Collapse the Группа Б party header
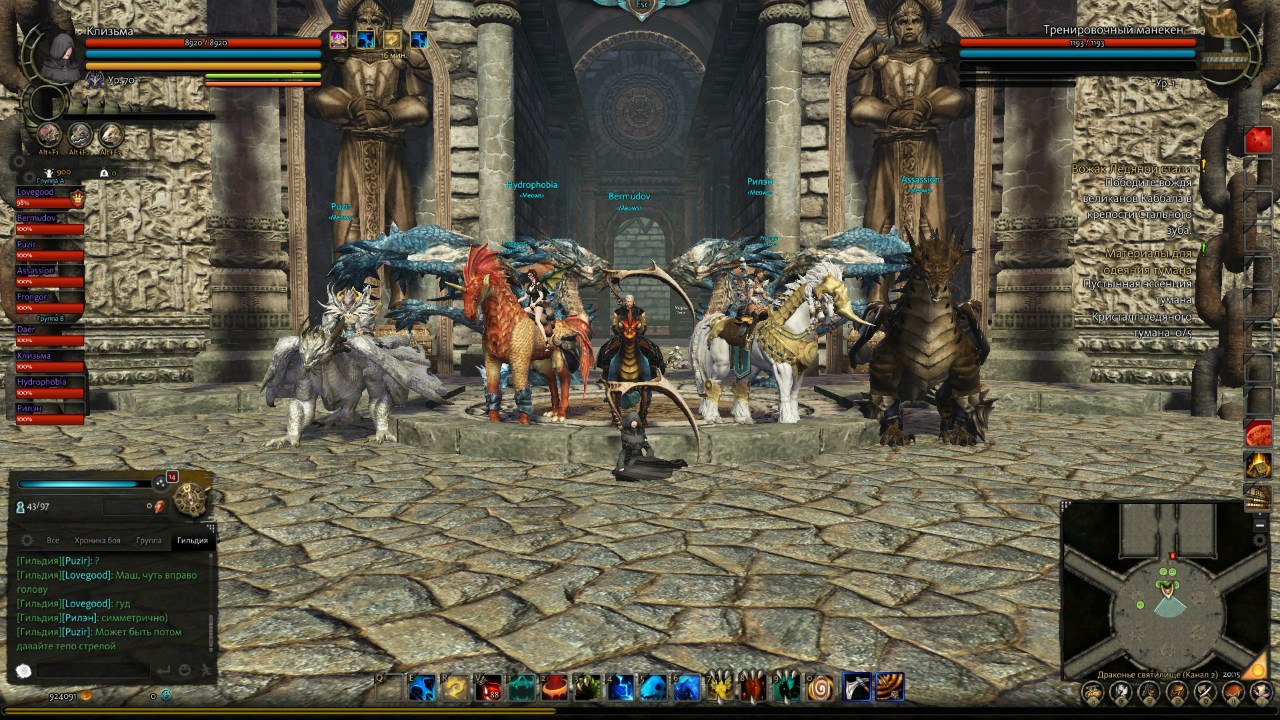This screenshot has height=720, width=1280. click(x=50, y=317)
